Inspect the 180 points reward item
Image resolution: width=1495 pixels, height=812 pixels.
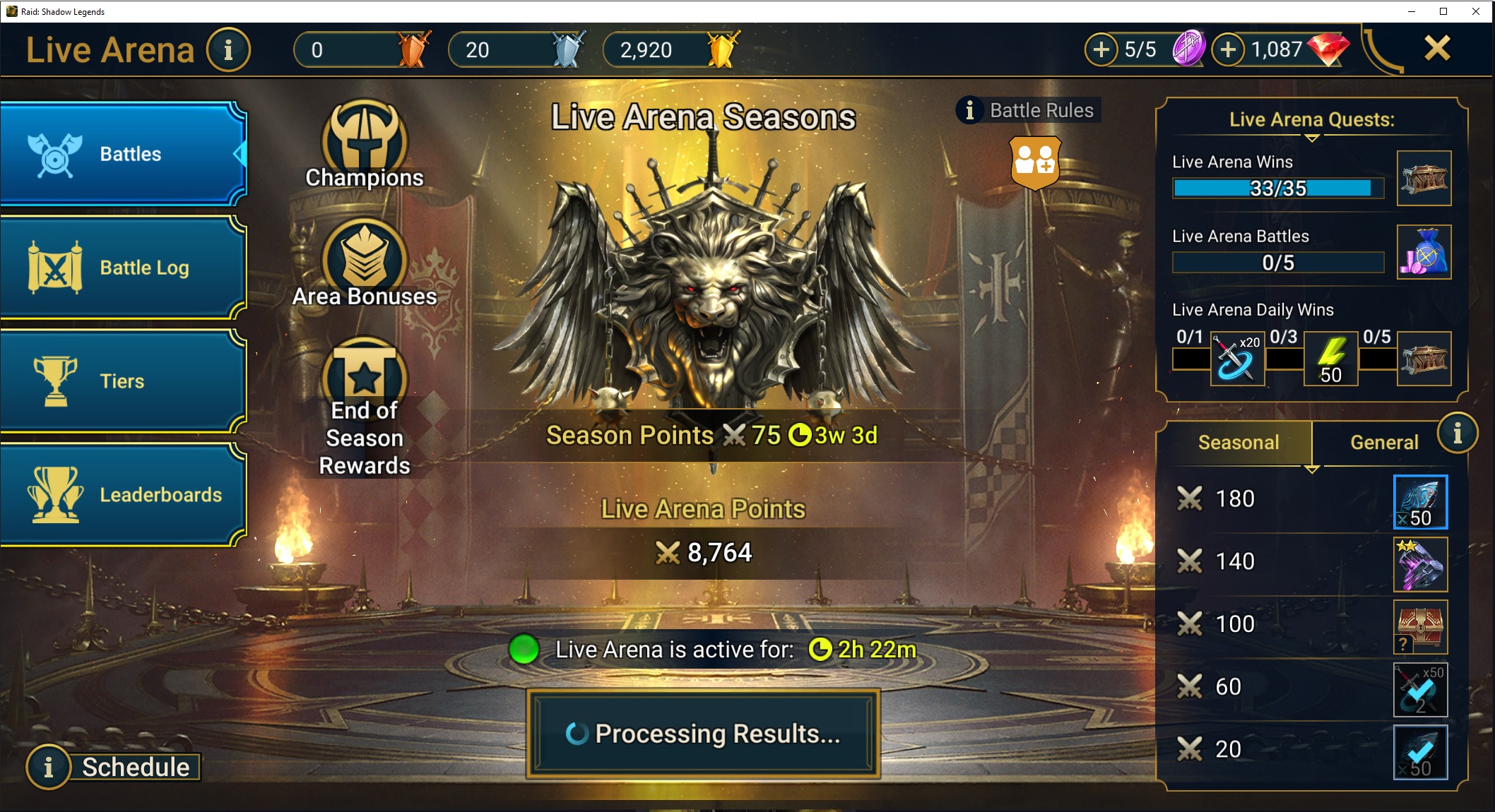(x=1420, y=502)
